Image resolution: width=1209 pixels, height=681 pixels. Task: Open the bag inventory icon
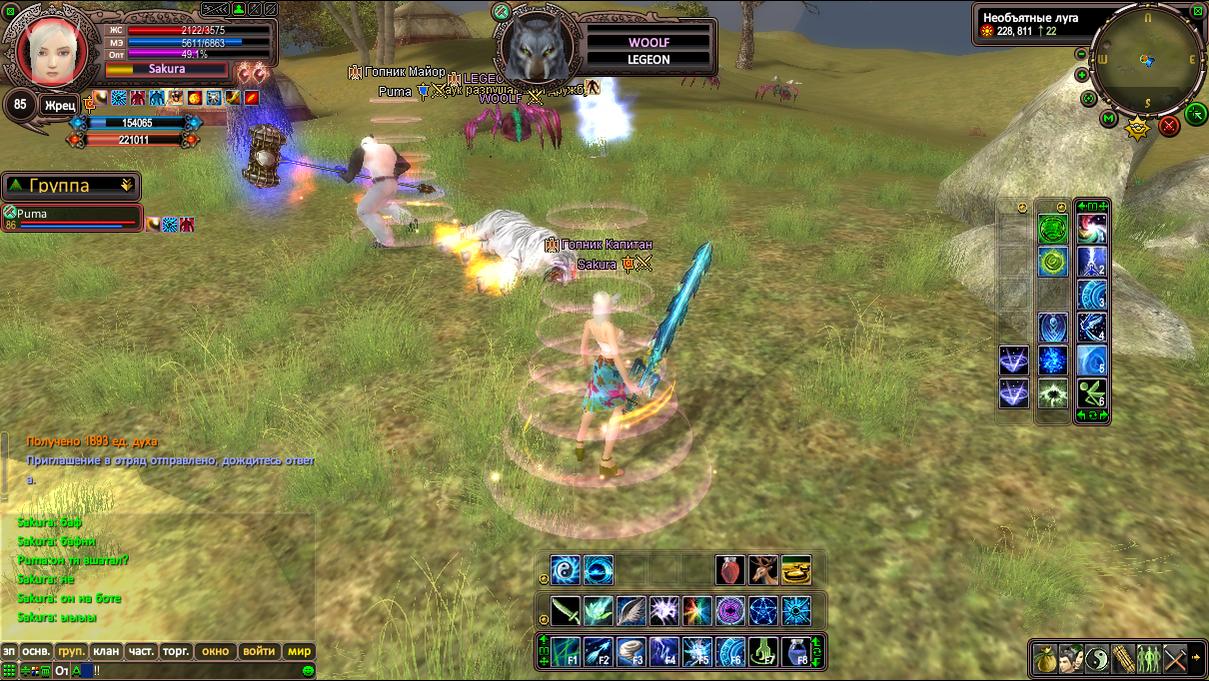(1044, 659)
